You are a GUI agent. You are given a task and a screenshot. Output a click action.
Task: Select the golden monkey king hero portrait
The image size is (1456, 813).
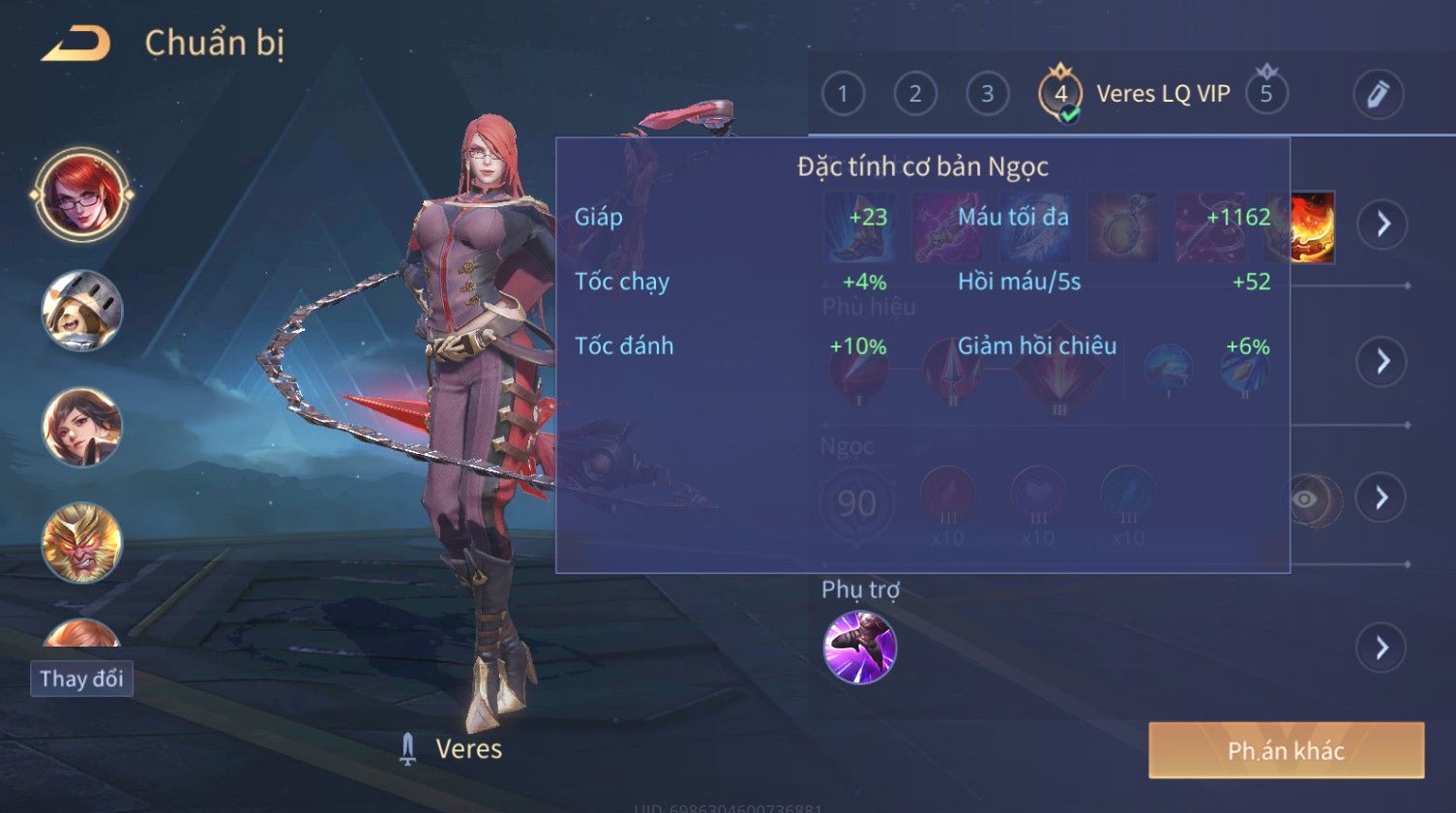pyautogui.click(x=81, y=543)
